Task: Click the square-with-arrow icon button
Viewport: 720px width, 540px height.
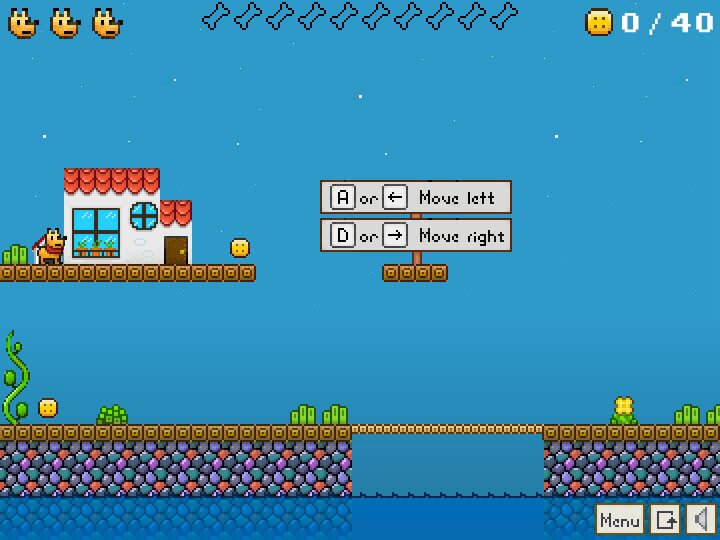Action: pos(666,519)
